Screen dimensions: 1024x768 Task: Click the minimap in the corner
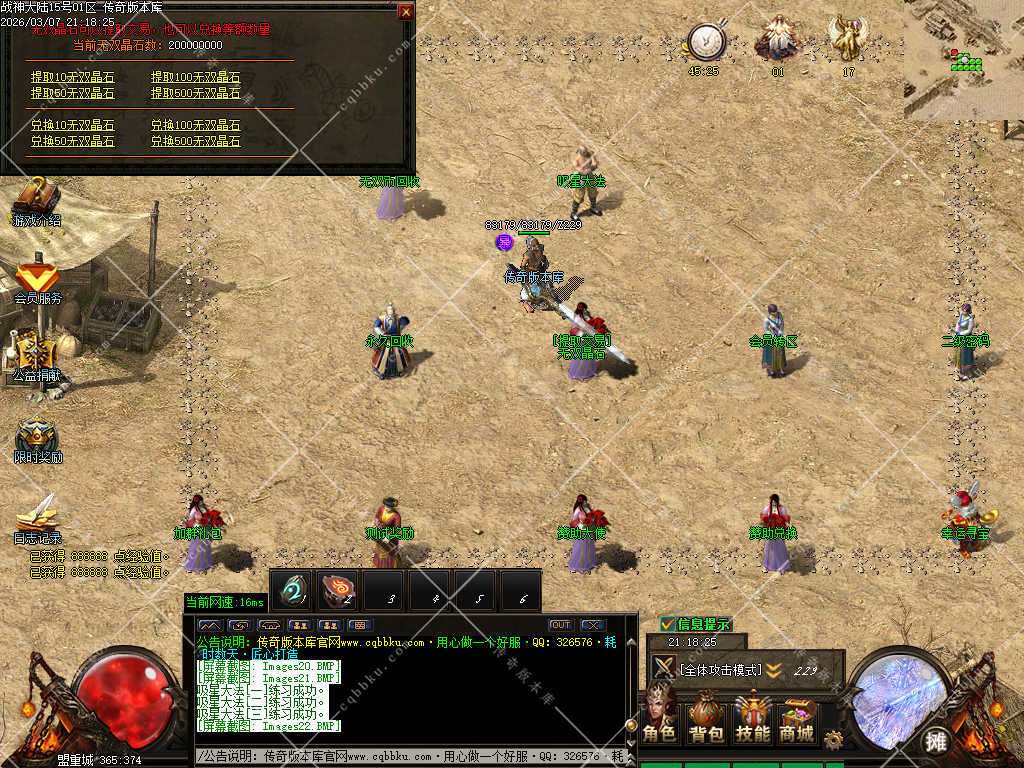coord(964,60)
